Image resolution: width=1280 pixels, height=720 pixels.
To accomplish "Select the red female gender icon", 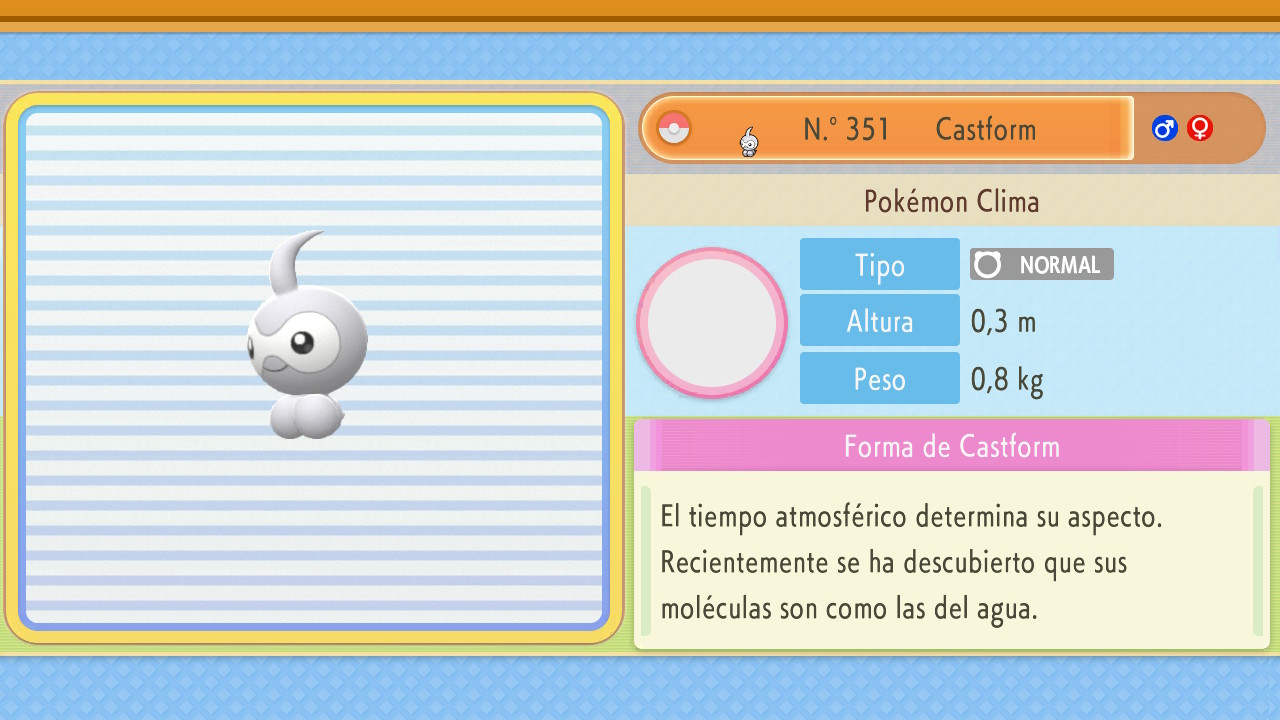I will (1200, 128).
